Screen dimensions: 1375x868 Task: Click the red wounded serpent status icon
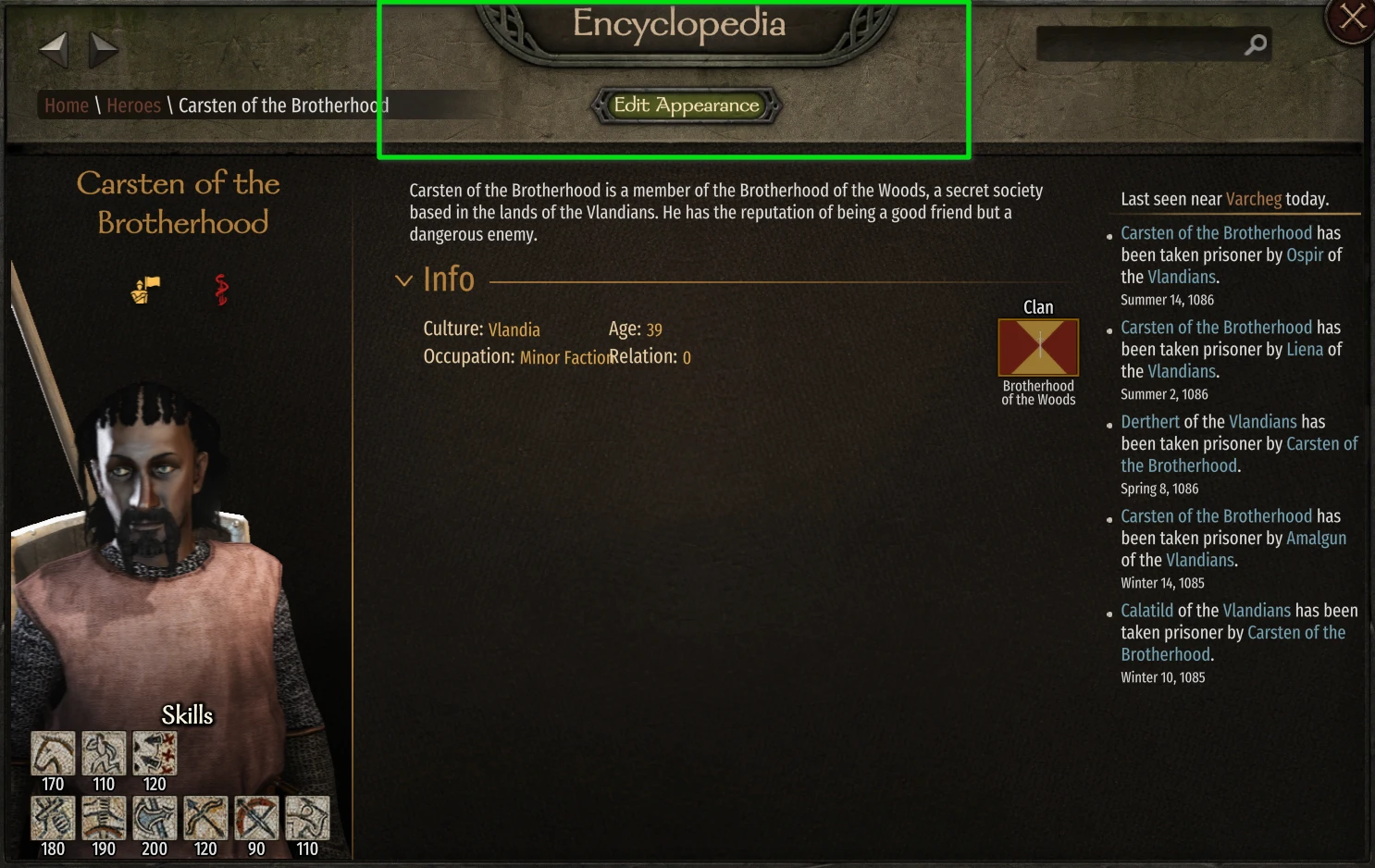pyautogui.click(x=221, y=289)
